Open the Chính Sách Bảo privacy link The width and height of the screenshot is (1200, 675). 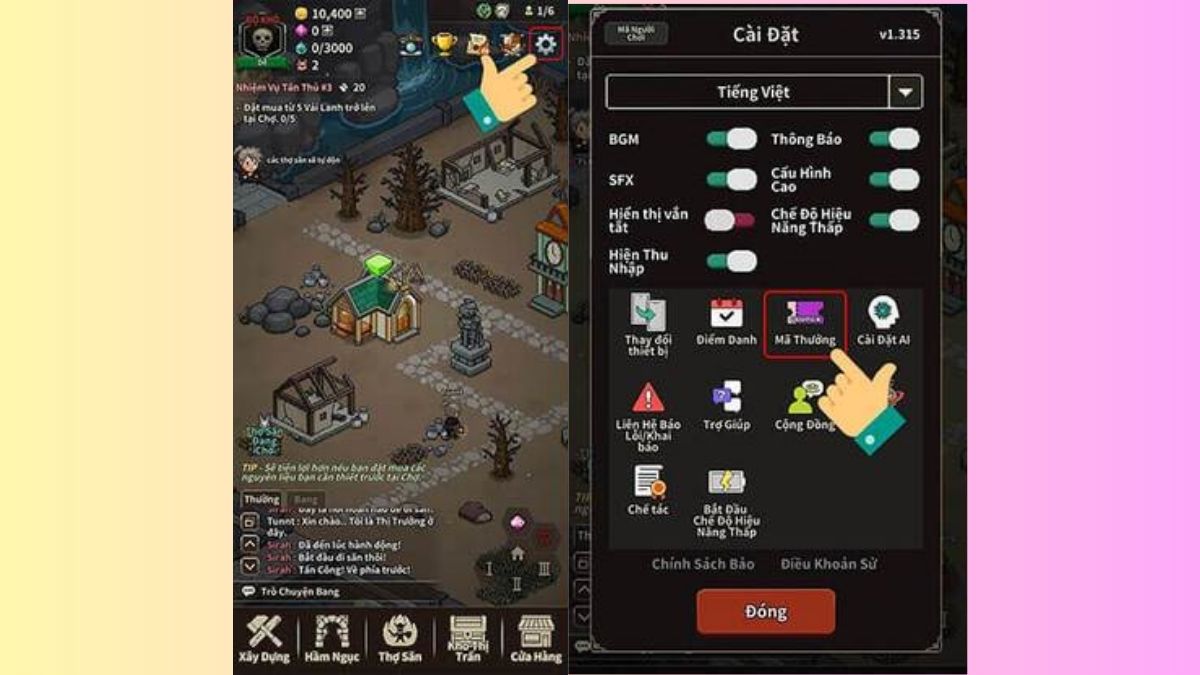[x=703, y=564]
